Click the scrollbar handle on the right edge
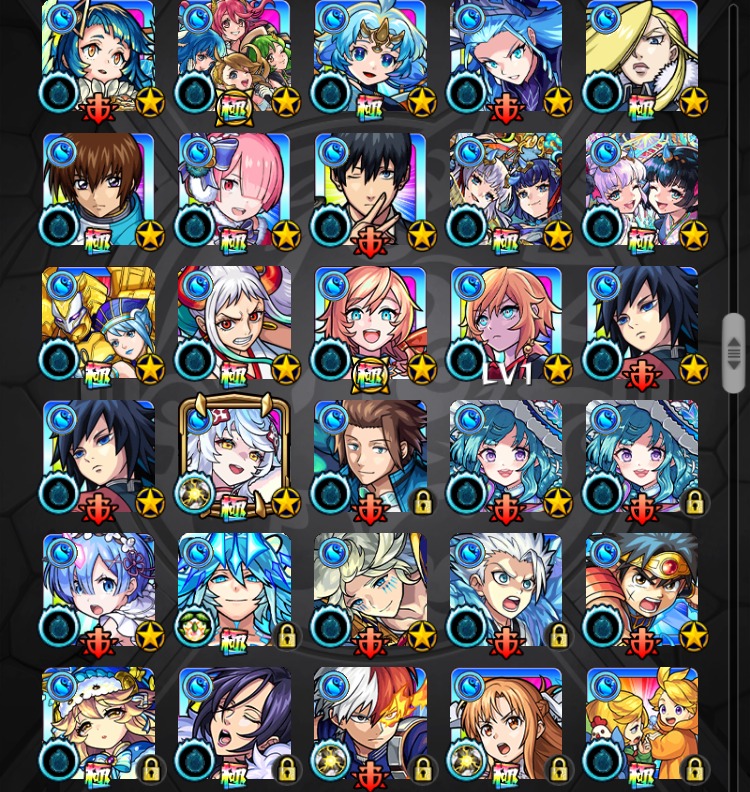Viewport: 750px width, 792px height. pos(734,352)
